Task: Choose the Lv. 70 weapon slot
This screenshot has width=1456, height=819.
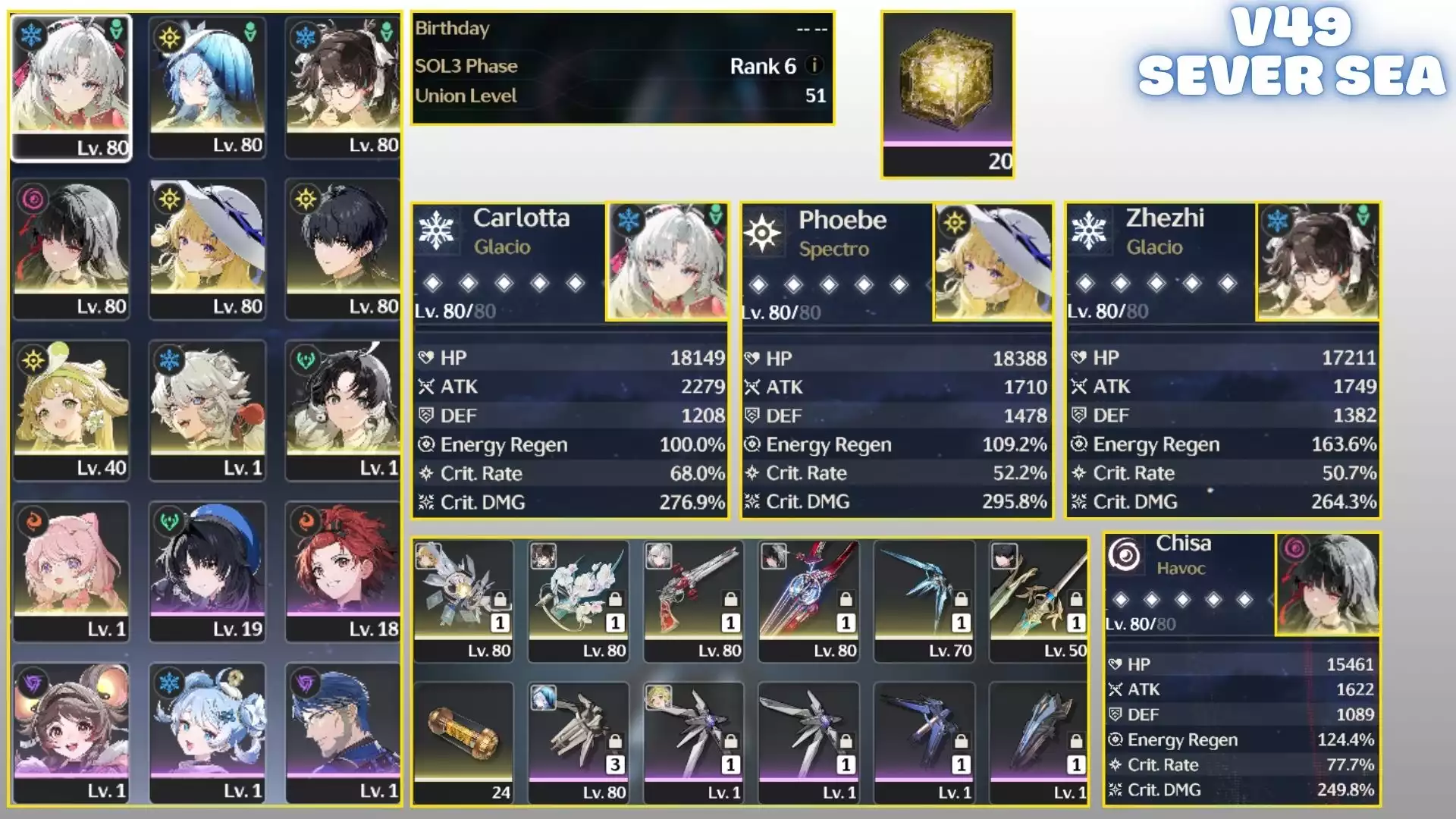Action: pyautogui.click(x=924, y=600)
